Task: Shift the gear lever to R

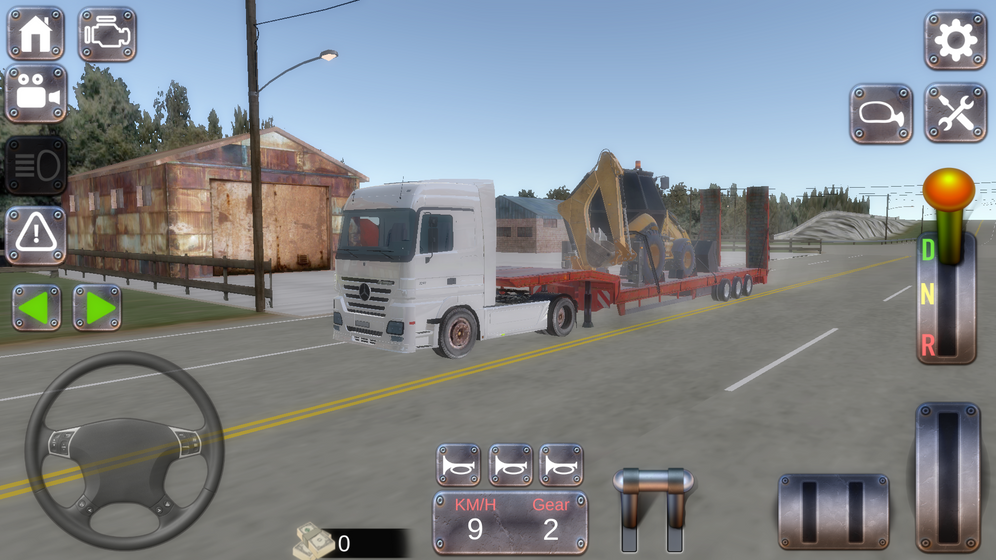Action: [x=928, y=345]
